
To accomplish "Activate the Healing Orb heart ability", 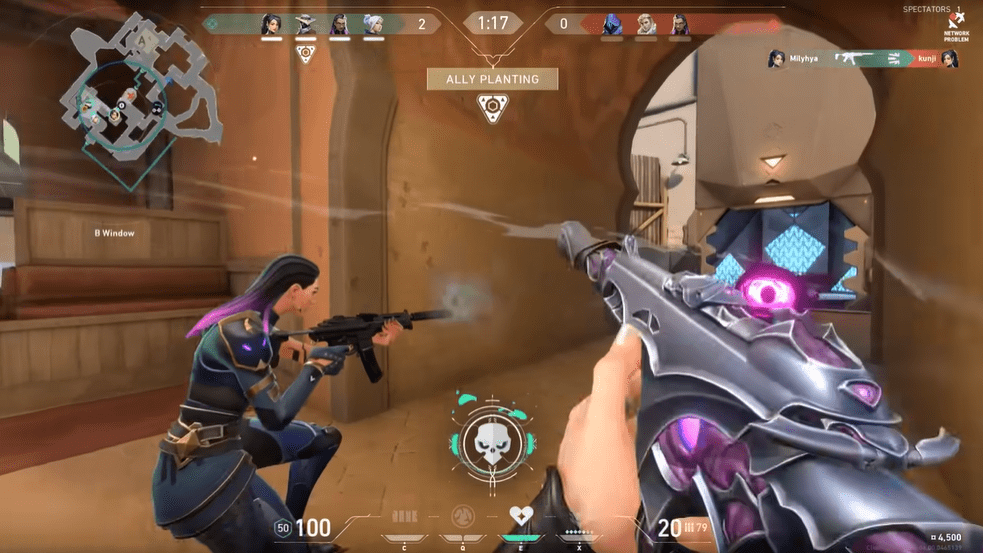I will click(x=521, y=518).
